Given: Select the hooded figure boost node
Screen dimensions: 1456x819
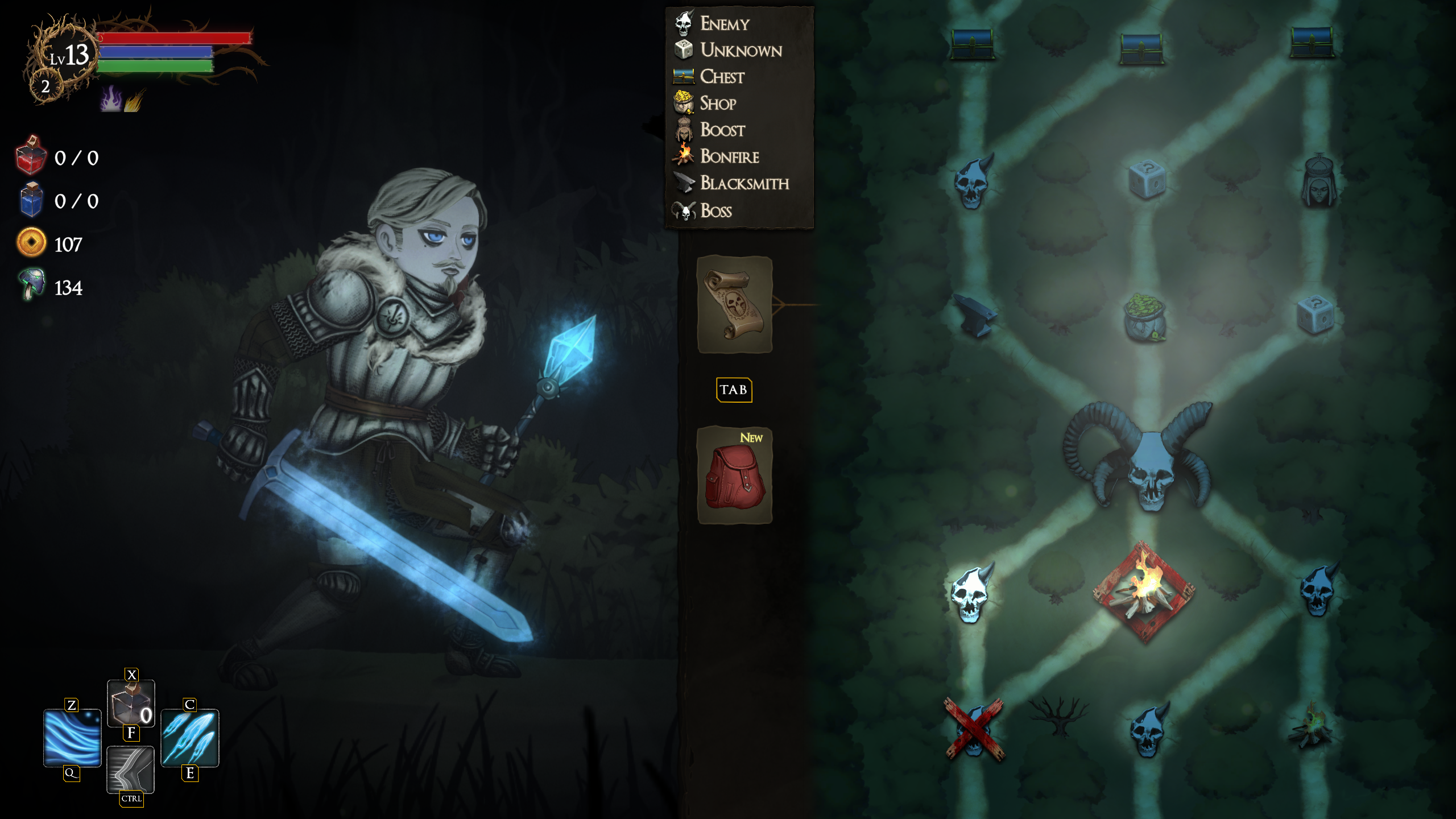Looking at the screenshot, I should (x=1318, y=181).
